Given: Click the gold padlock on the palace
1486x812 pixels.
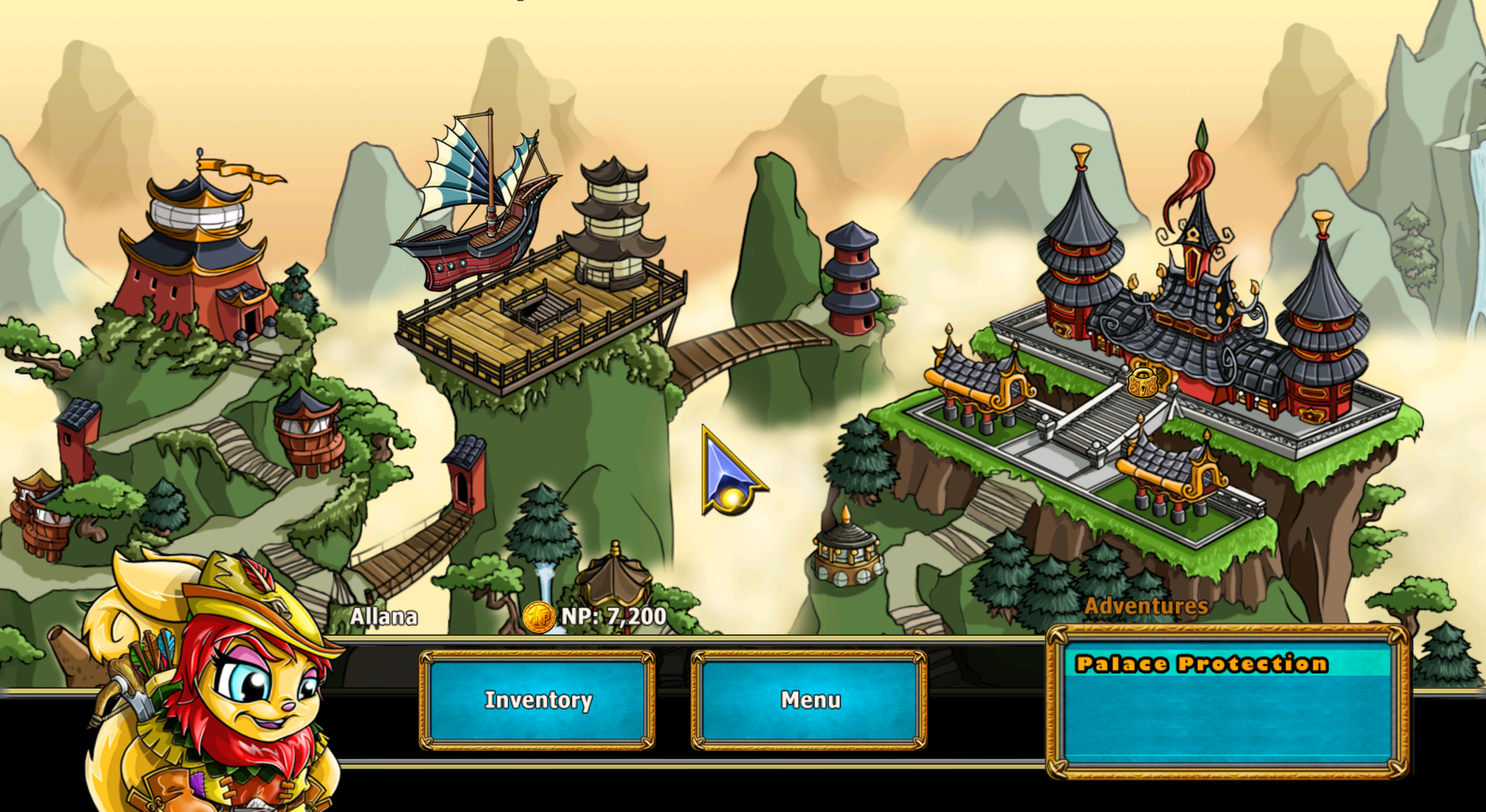Looking at the screenshot, I should click(x=1143, y=382).
